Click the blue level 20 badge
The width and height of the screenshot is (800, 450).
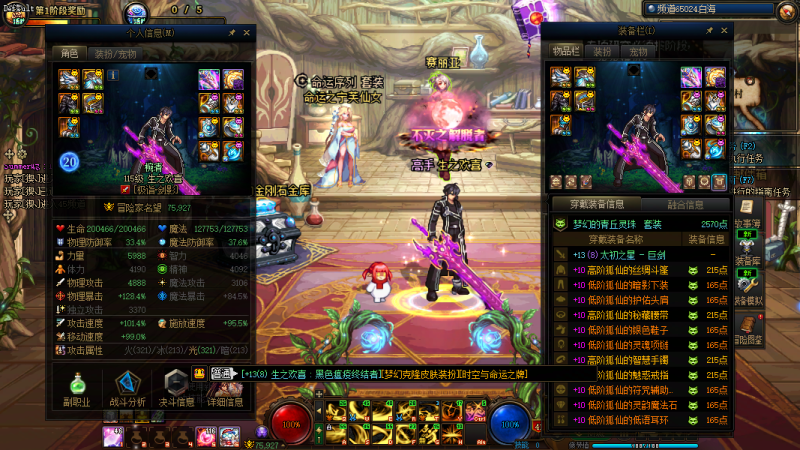point(70,161)
